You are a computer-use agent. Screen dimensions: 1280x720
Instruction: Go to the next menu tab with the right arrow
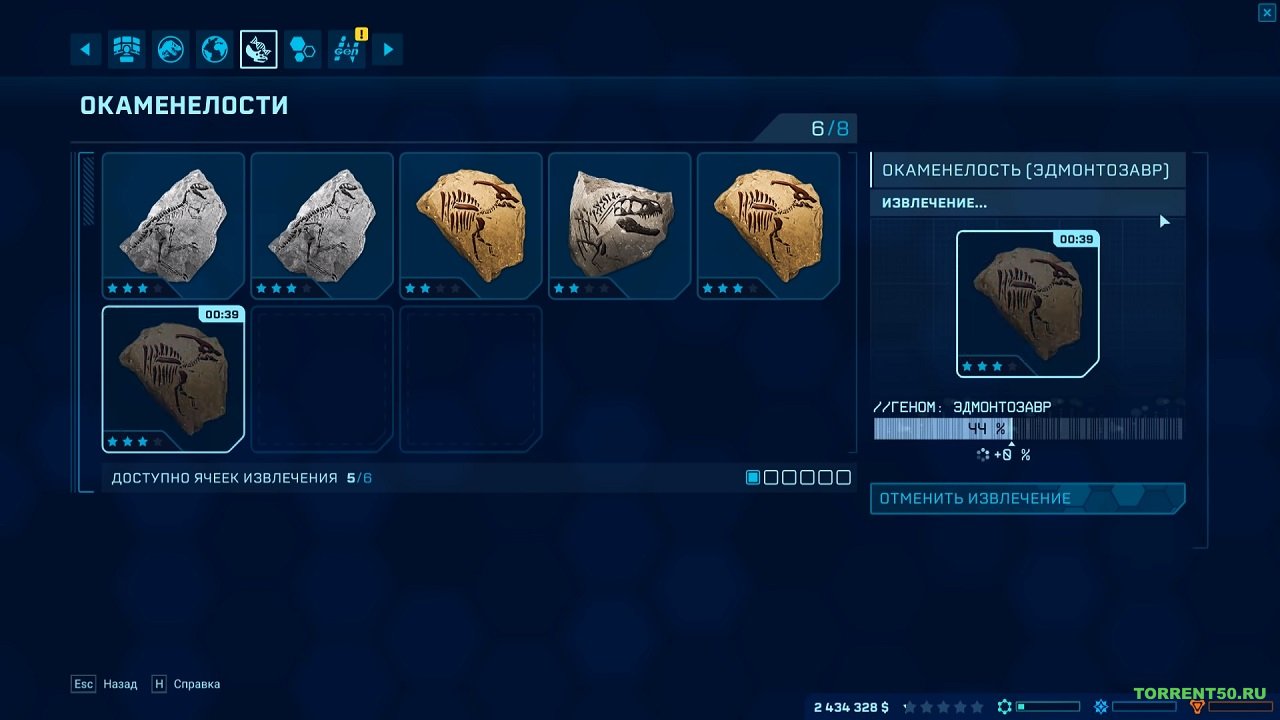coord(388,49)
